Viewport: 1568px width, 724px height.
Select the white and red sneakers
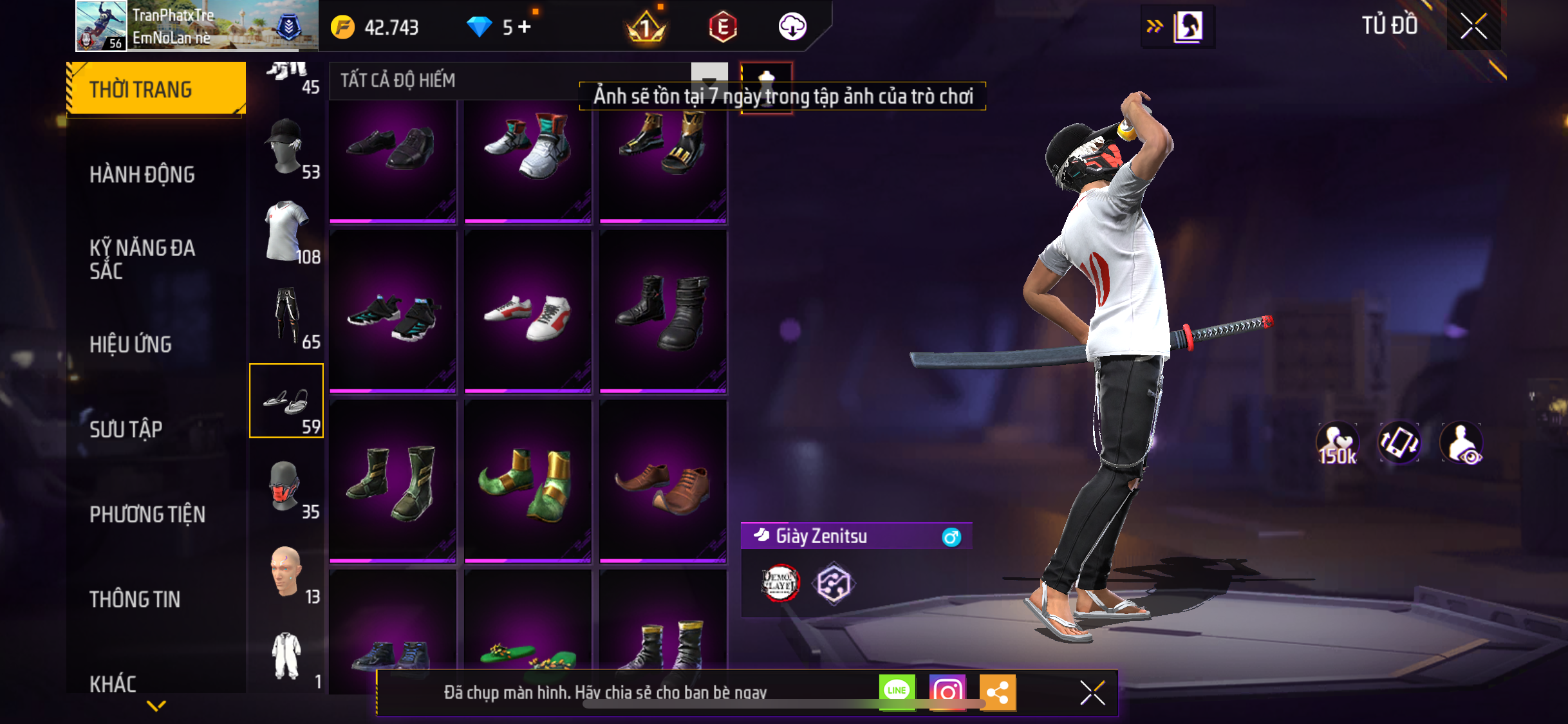point(527,311)
